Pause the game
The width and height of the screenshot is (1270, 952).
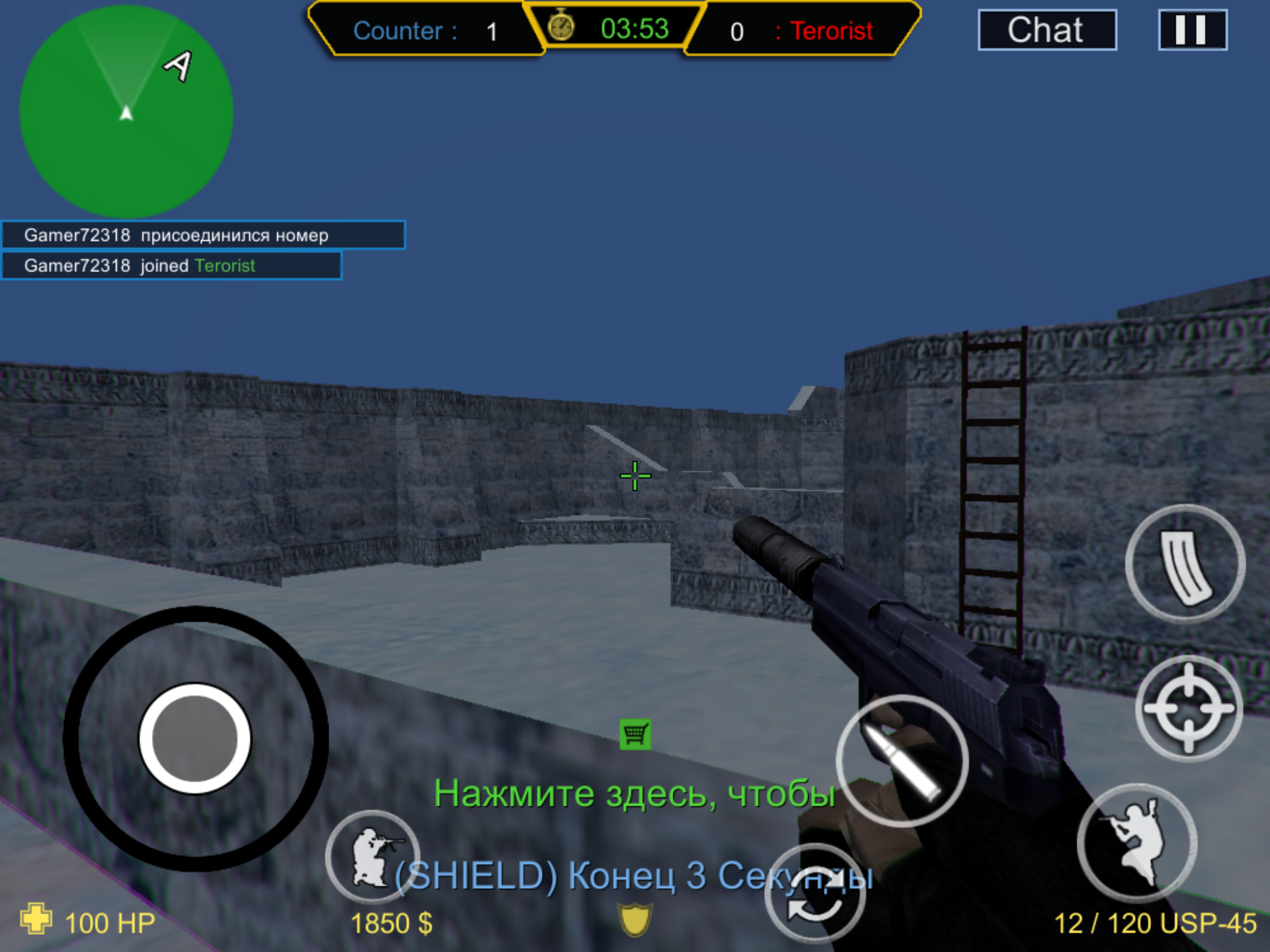(1192, 30)
